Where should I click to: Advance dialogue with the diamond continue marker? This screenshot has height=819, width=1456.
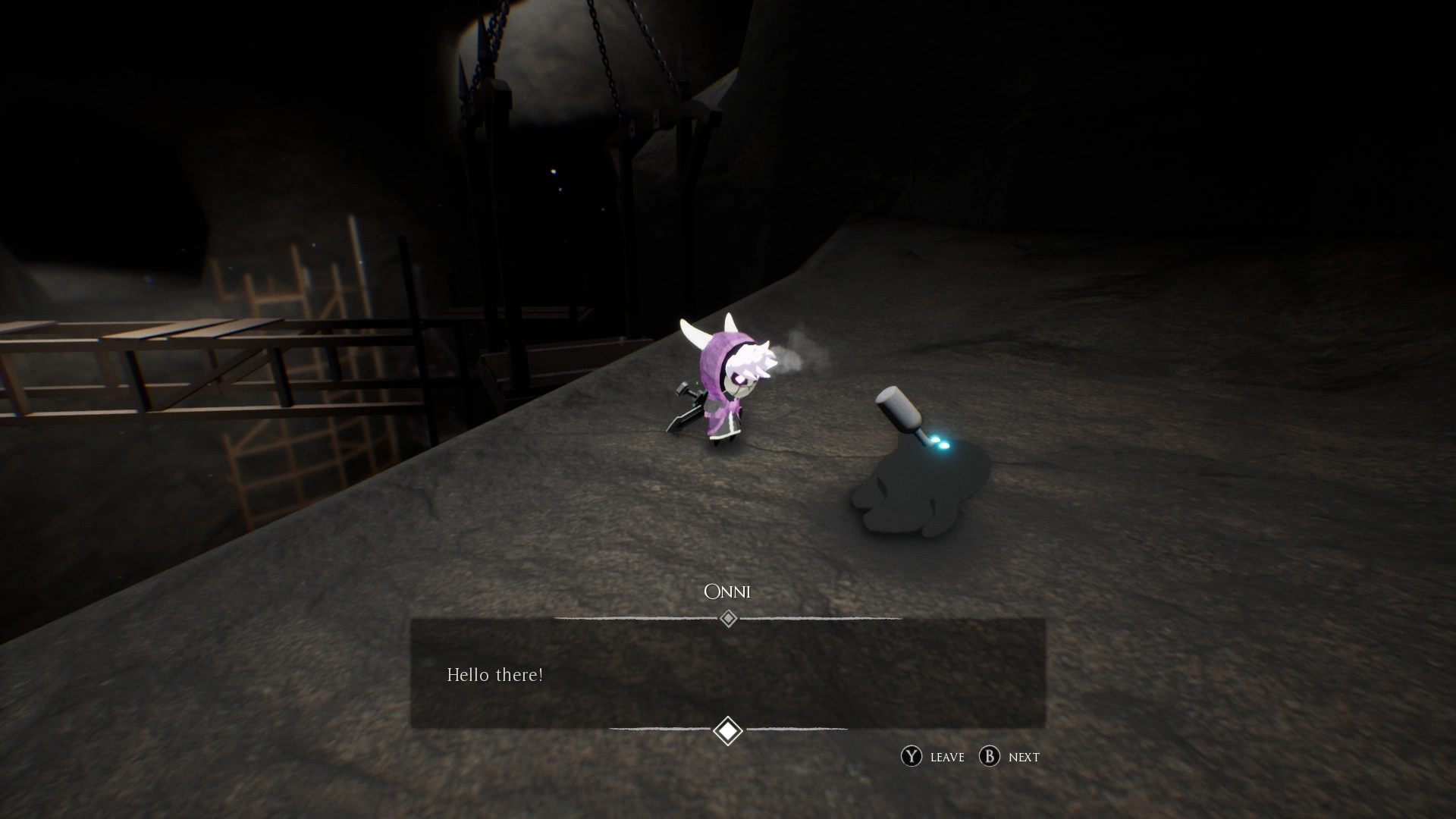[x=728, y=731]
